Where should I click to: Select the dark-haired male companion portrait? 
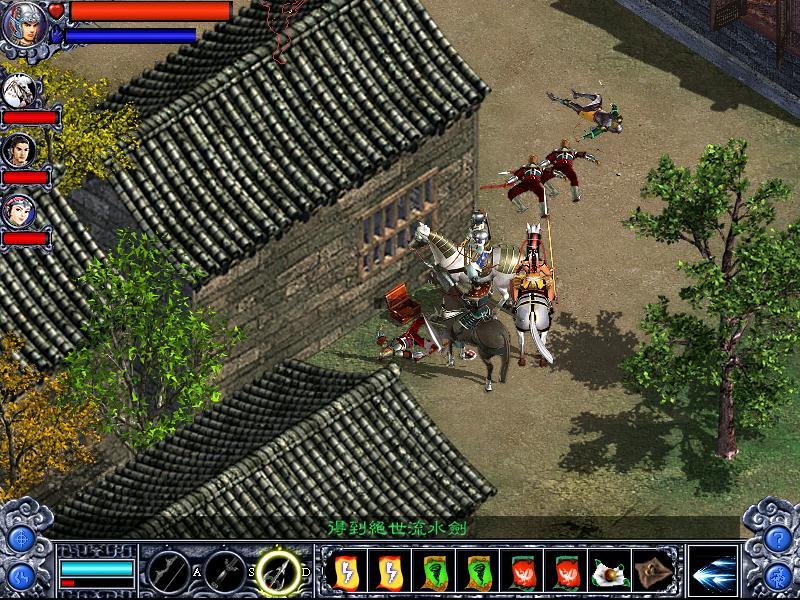(20, 151)
